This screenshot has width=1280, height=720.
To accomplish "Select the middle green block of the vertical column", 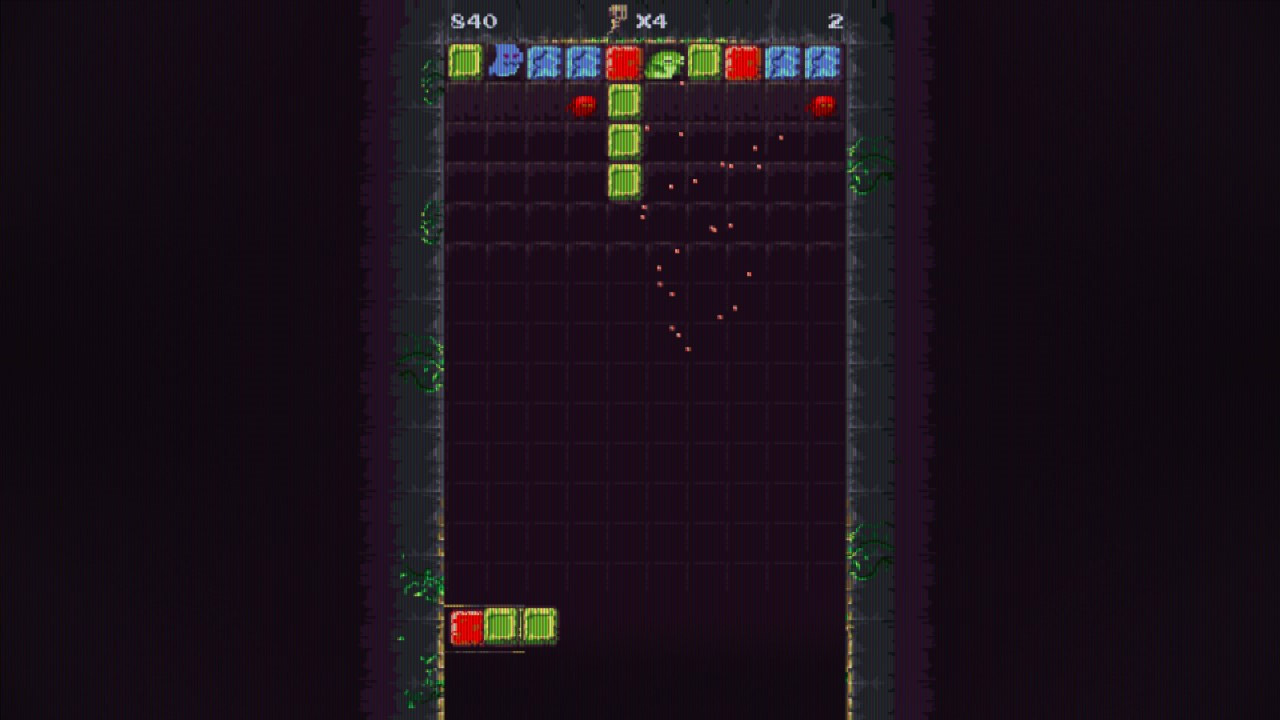I will 622,140.
